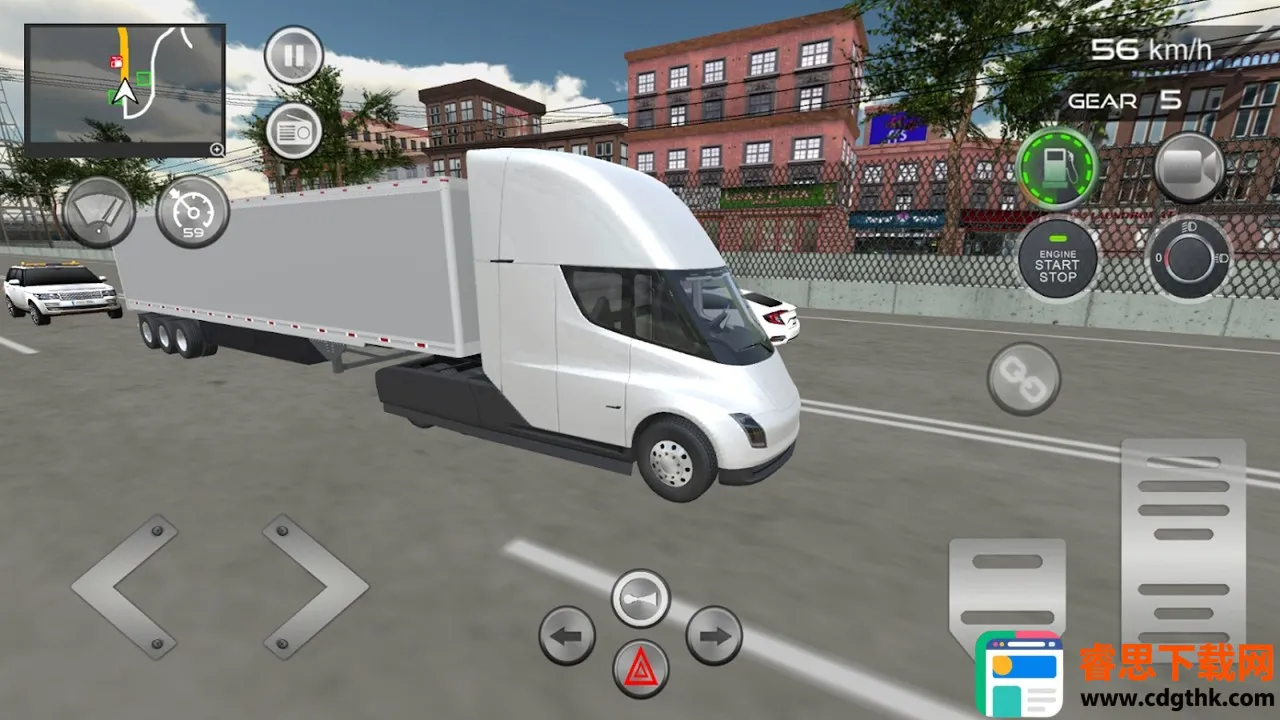1280x720 pixels.
Task: Zoom the minimap with the plus icon
Action: 216,149
